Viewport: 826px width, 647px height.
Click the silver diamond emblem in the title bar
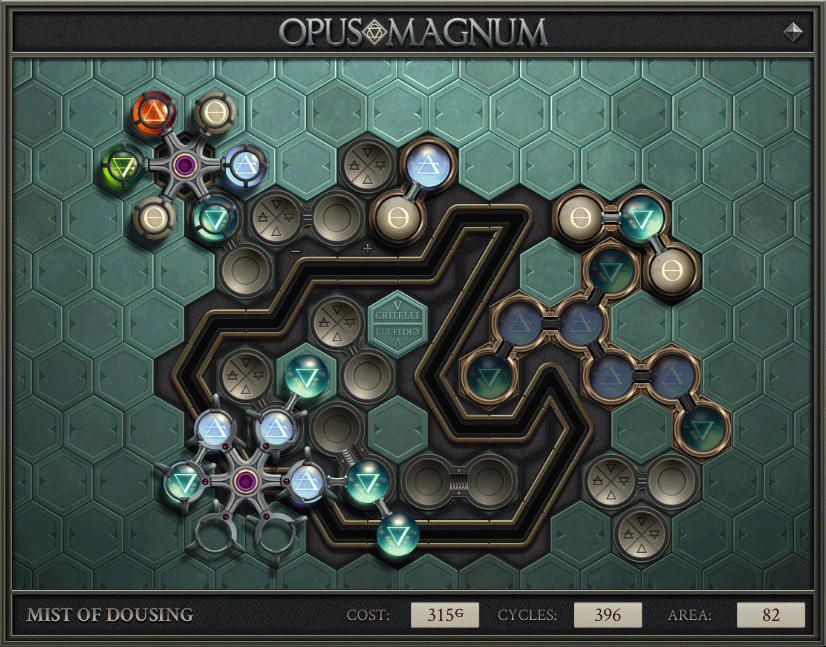(793, 31)
